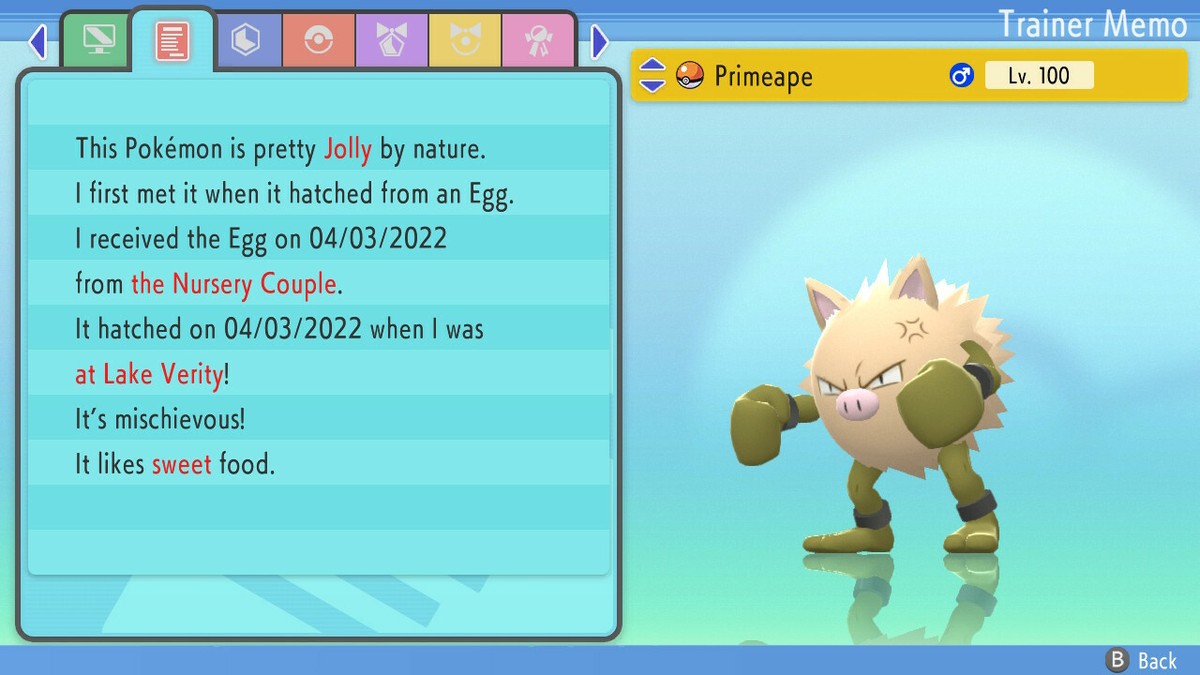Select the red Trainer Memo tab
This screenshot has height=675, width=1200.
click(172, 40)
